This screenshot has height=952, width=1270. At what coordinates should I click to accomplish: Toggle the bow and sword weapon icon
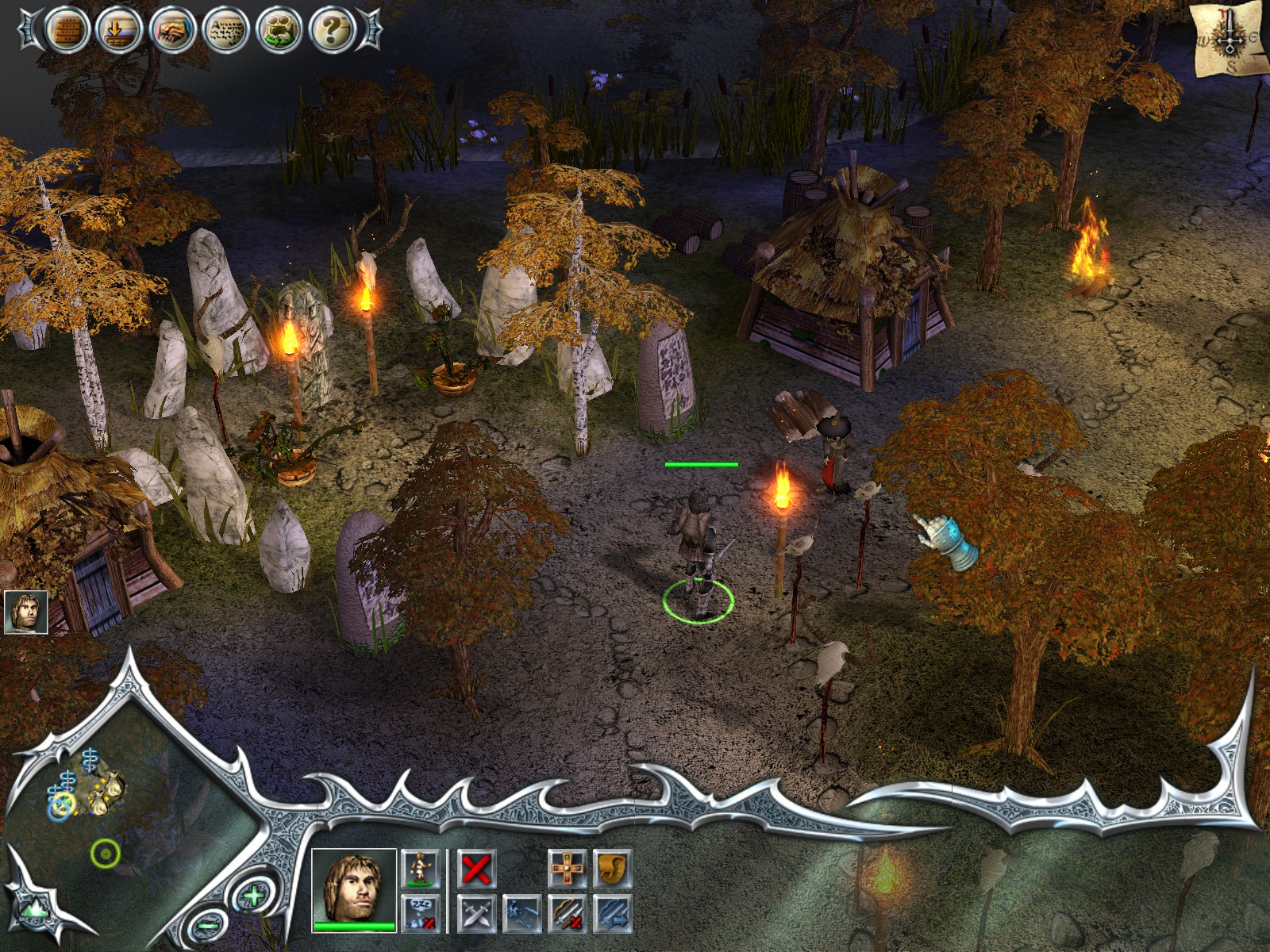(568, 912)
